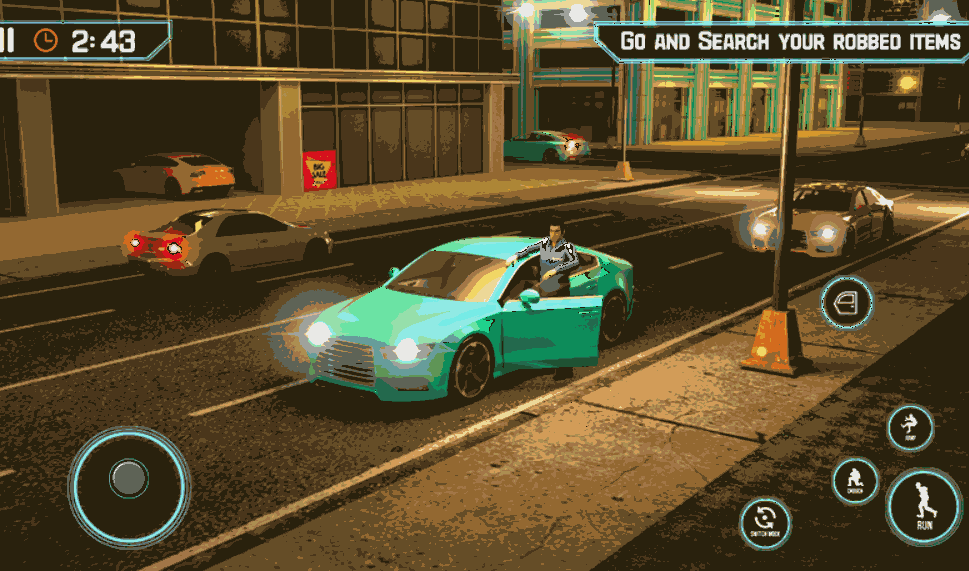The height and width of the screenshot is (571, 969).
Task: Use the Crouch action button
Action: 856,481
